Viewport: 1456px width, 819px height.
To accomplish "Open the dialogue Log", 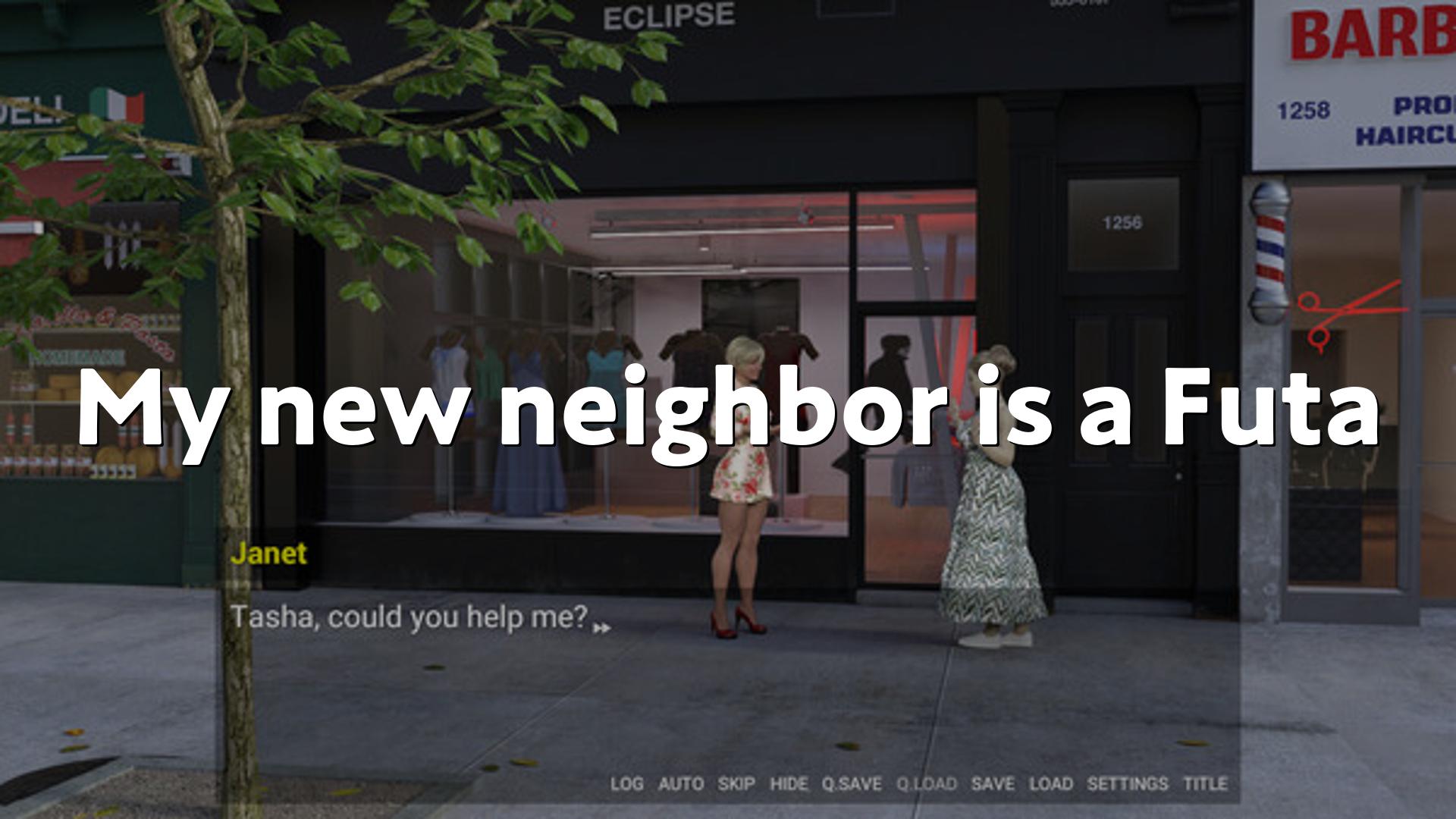I will (x=626, y=784).
